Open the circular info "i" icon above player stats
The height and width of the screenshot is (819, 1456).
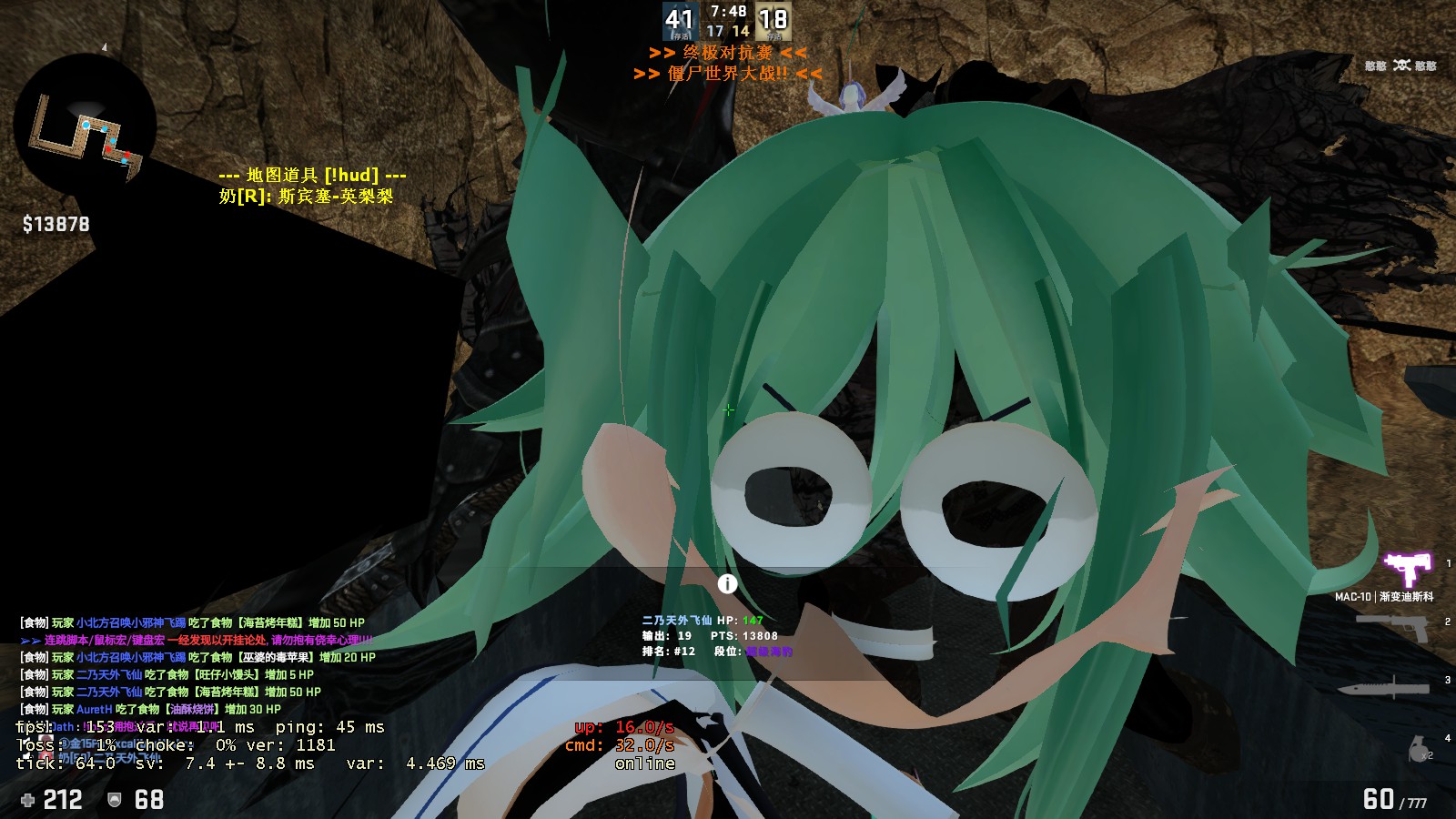pos(726,584)
